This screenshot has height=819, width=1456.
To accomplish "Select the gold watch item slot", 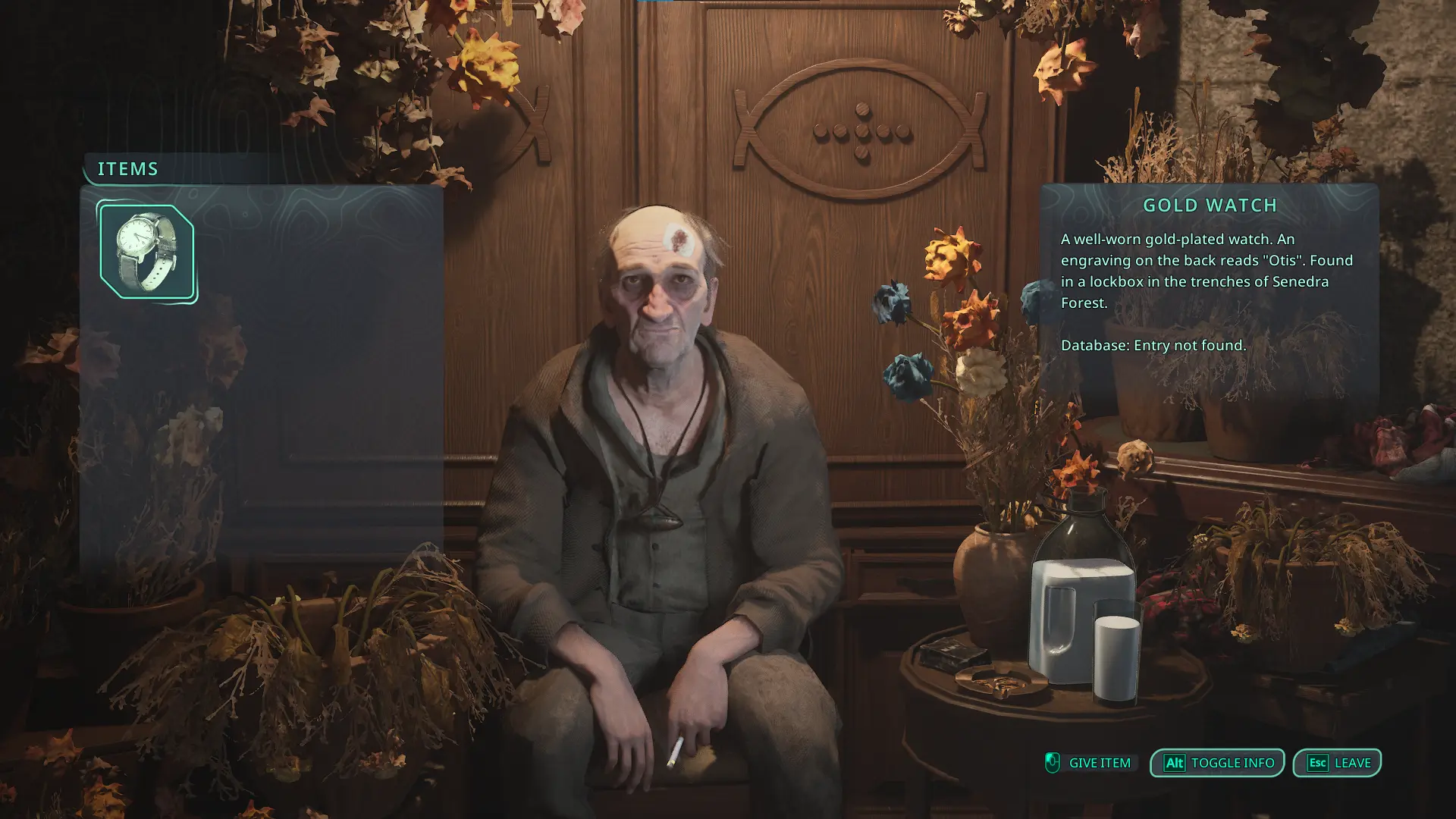I will click(x=146, y=252).
